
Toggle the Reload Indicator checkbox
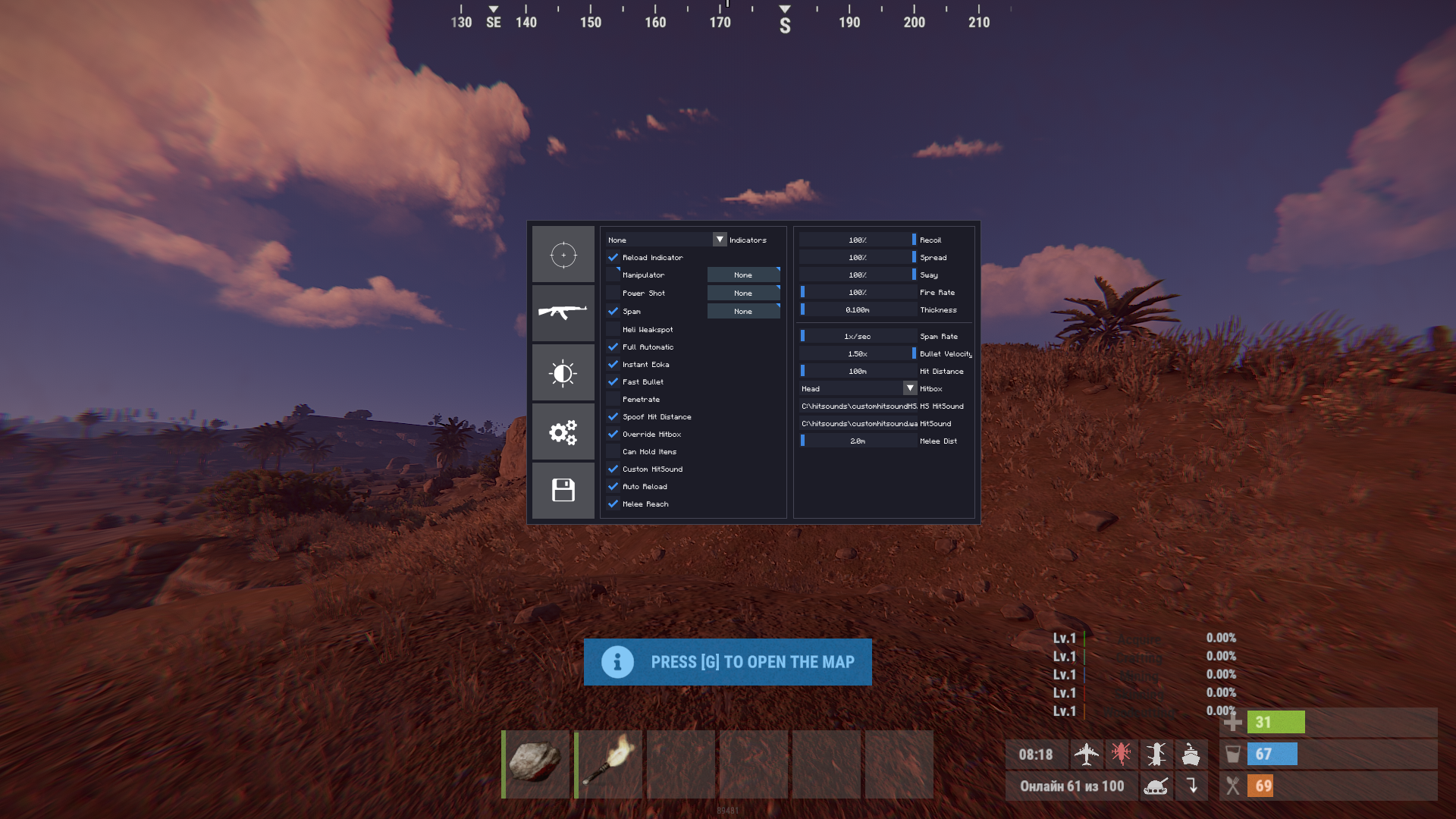pyautogui.click(x=613, y=258)
